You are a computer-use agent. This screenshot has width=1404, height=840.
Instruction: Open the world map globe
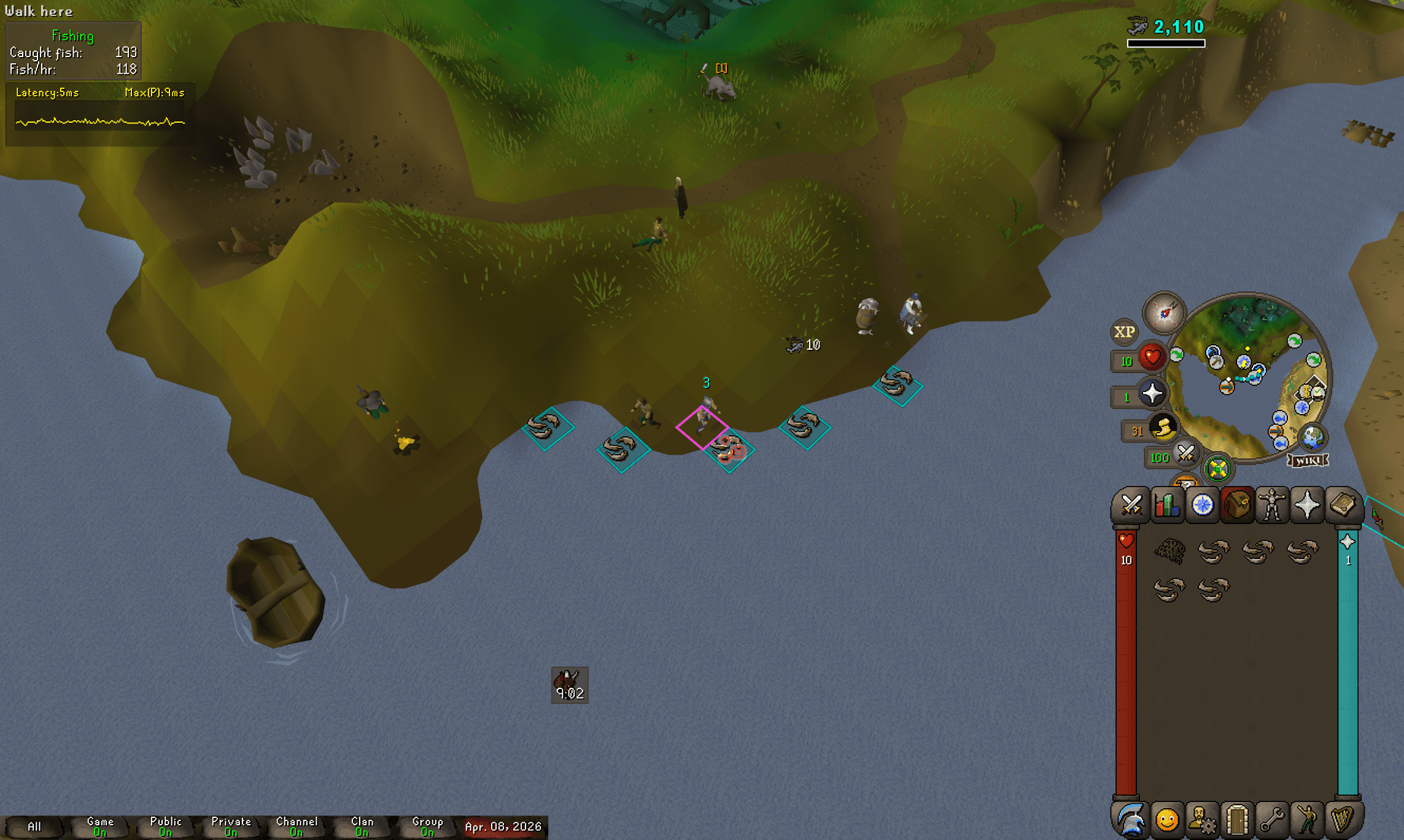point(1313,437)
